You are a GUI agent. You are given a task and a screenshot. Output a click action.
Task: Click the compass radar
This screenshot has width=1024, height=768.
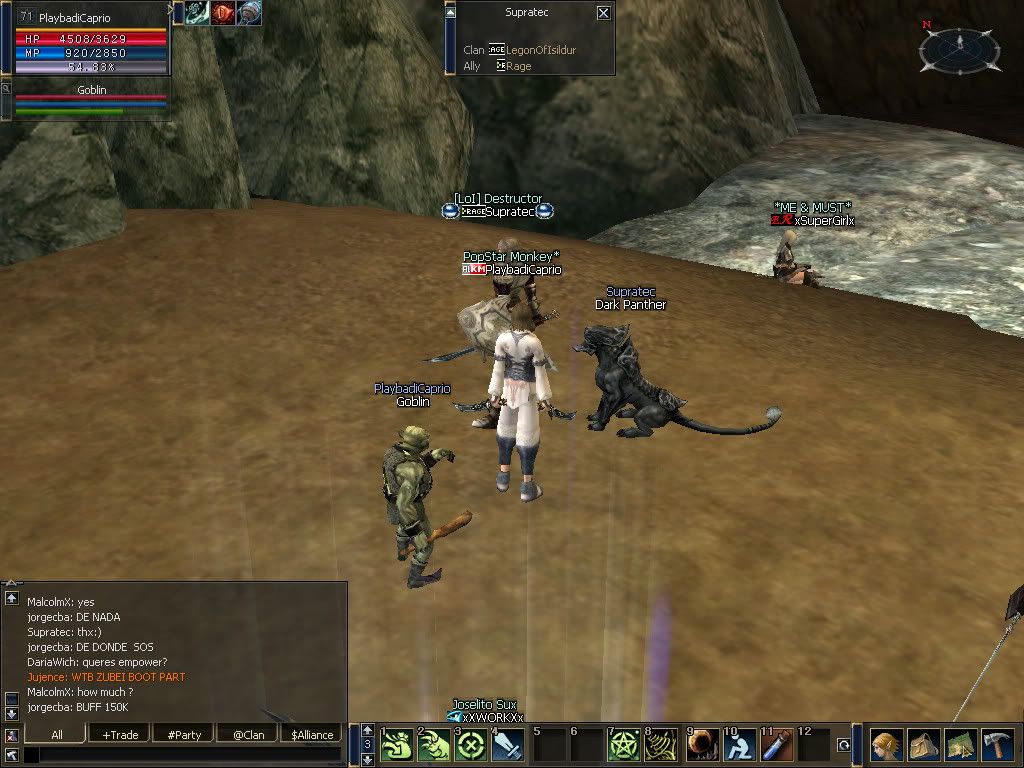tap(960, 47)
